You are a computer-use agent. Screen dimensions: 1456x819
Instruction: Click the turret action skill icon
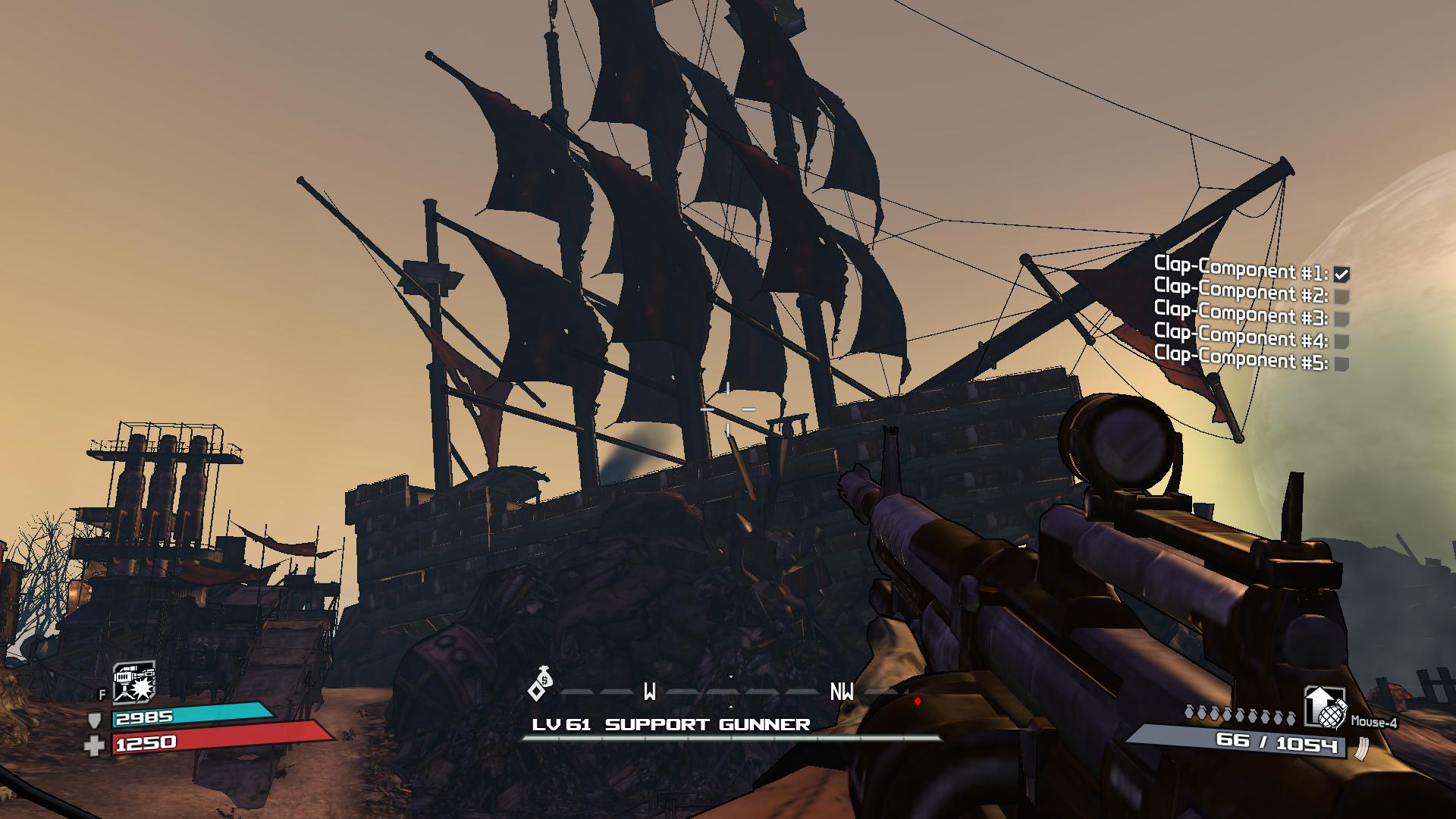pyautogui.click(x=134, y=682)
